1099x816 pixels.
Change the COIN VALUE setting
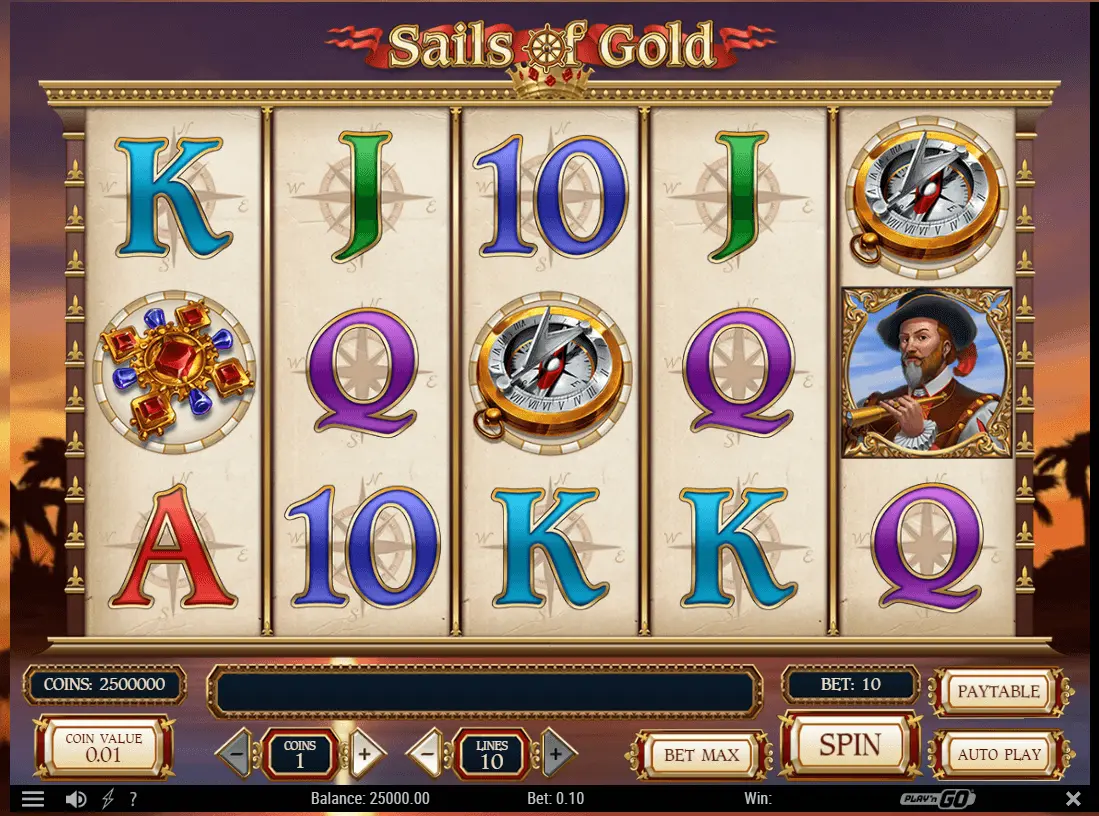pyautogui.click(x=104, y=747)
